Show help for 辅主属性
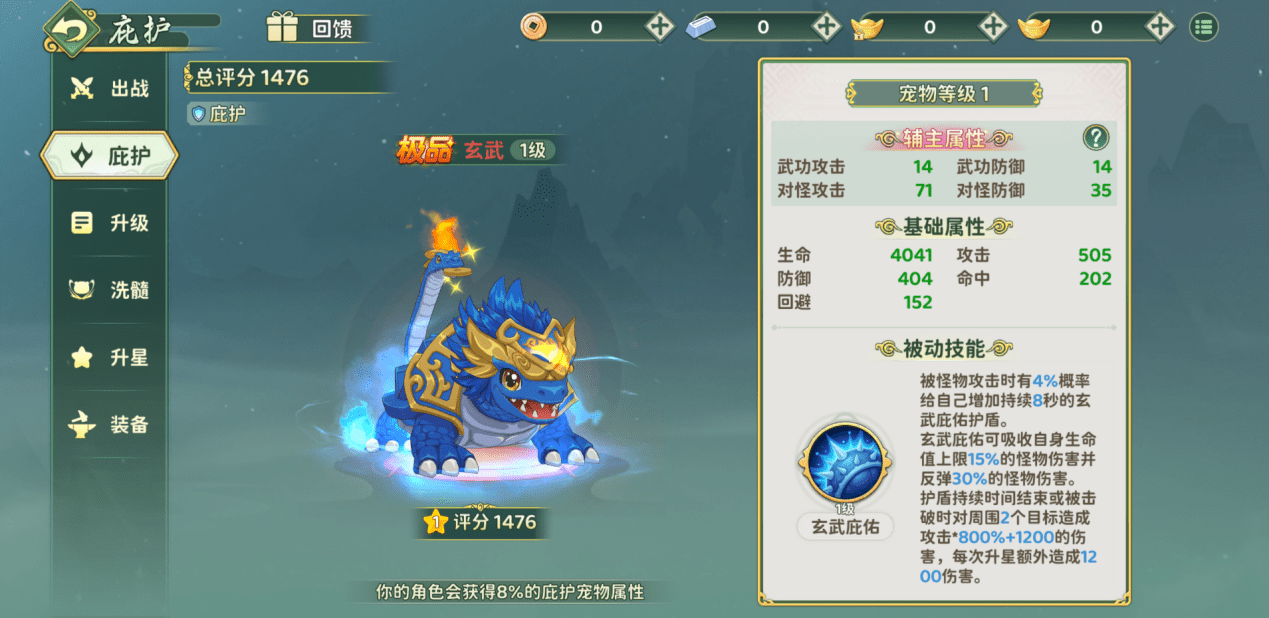The image size is (1269, 618). [x=1096, y=138]
